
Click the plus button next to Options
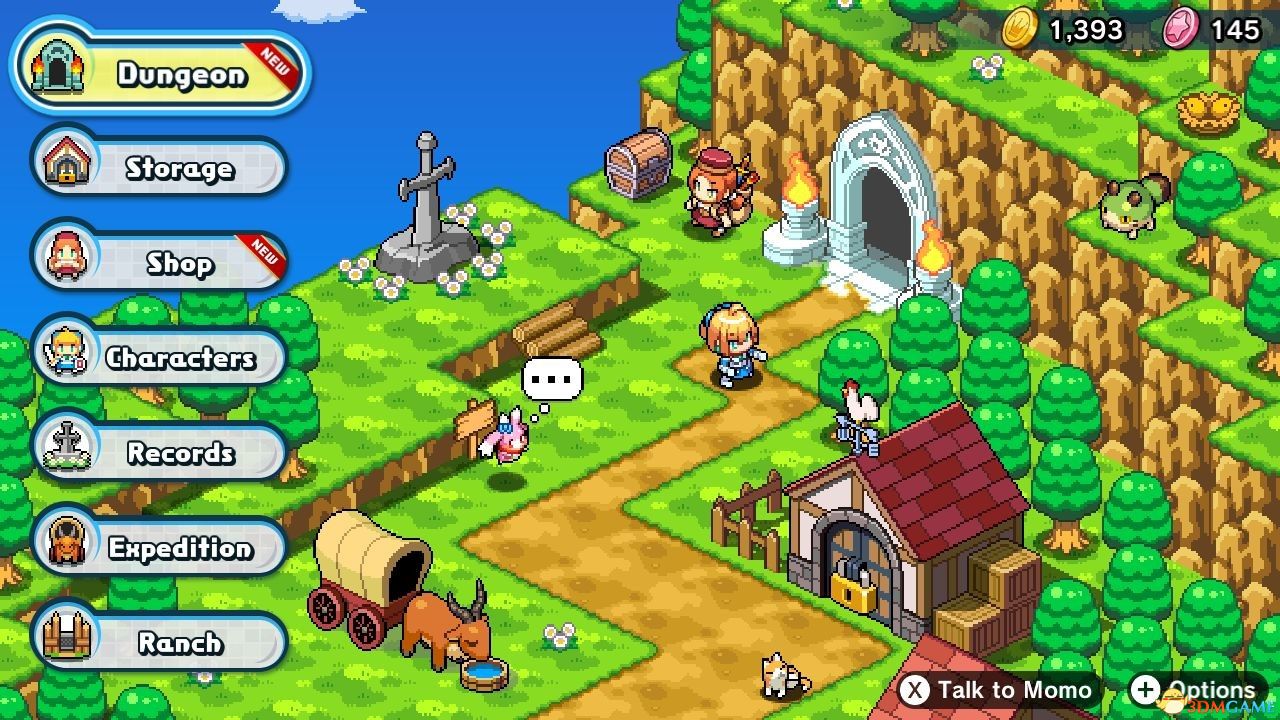tap(1146, 690)
